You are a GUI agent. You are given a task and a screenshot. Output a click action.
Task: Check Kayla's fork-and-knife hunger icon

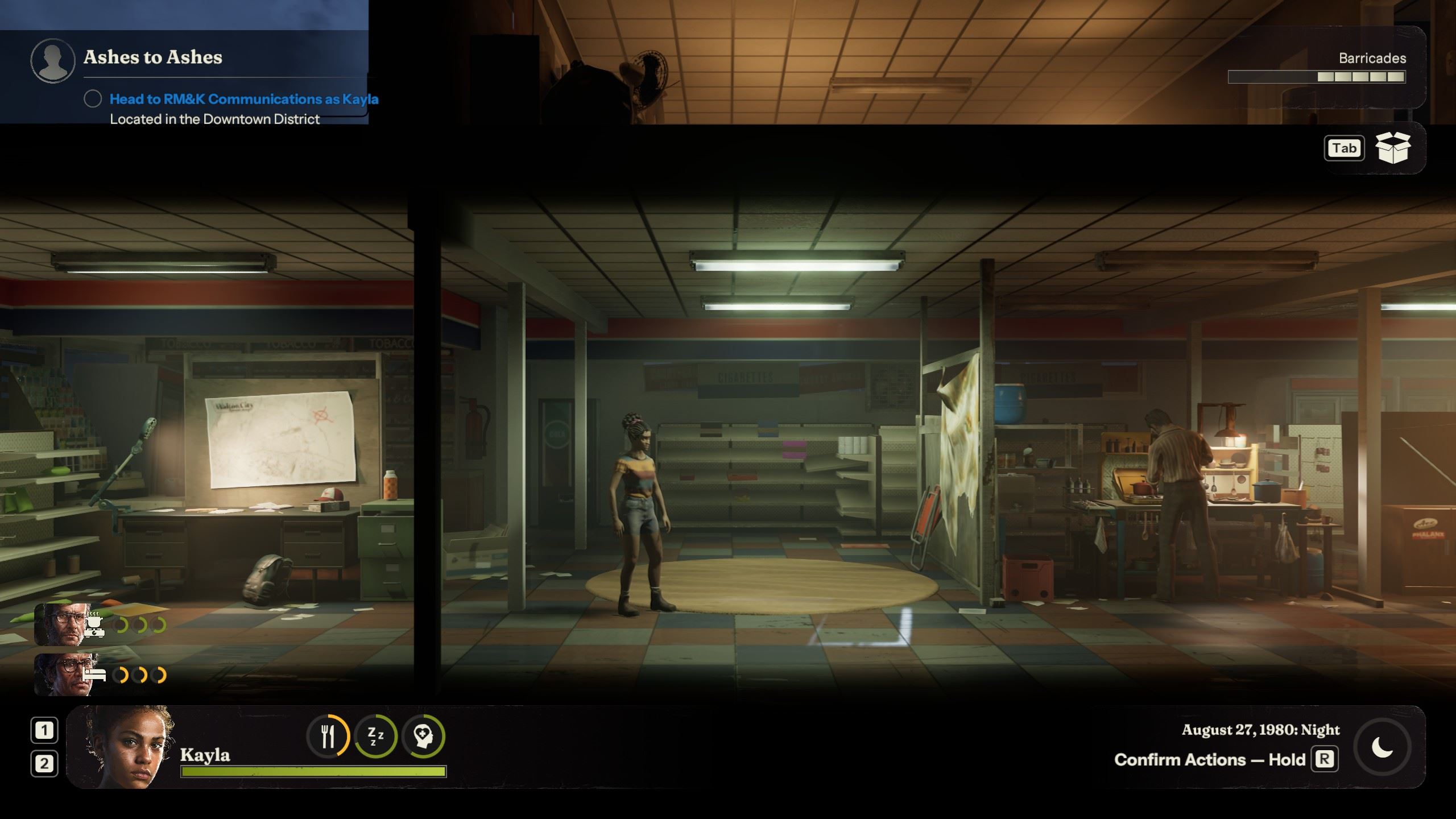click(x=328, y=737)
